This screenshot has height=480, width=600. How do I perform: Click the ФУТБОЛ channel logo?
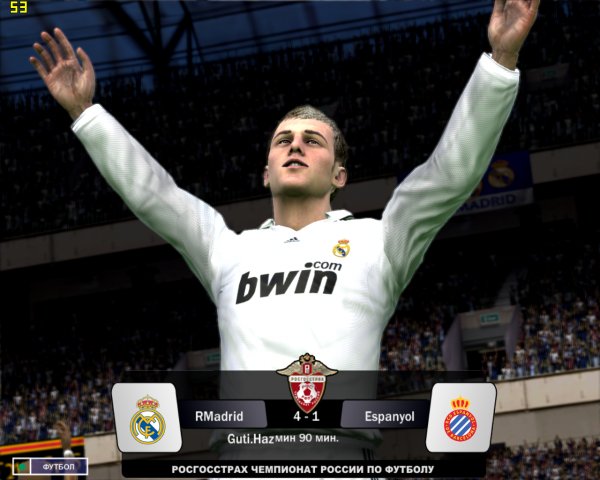pos(50,466)
